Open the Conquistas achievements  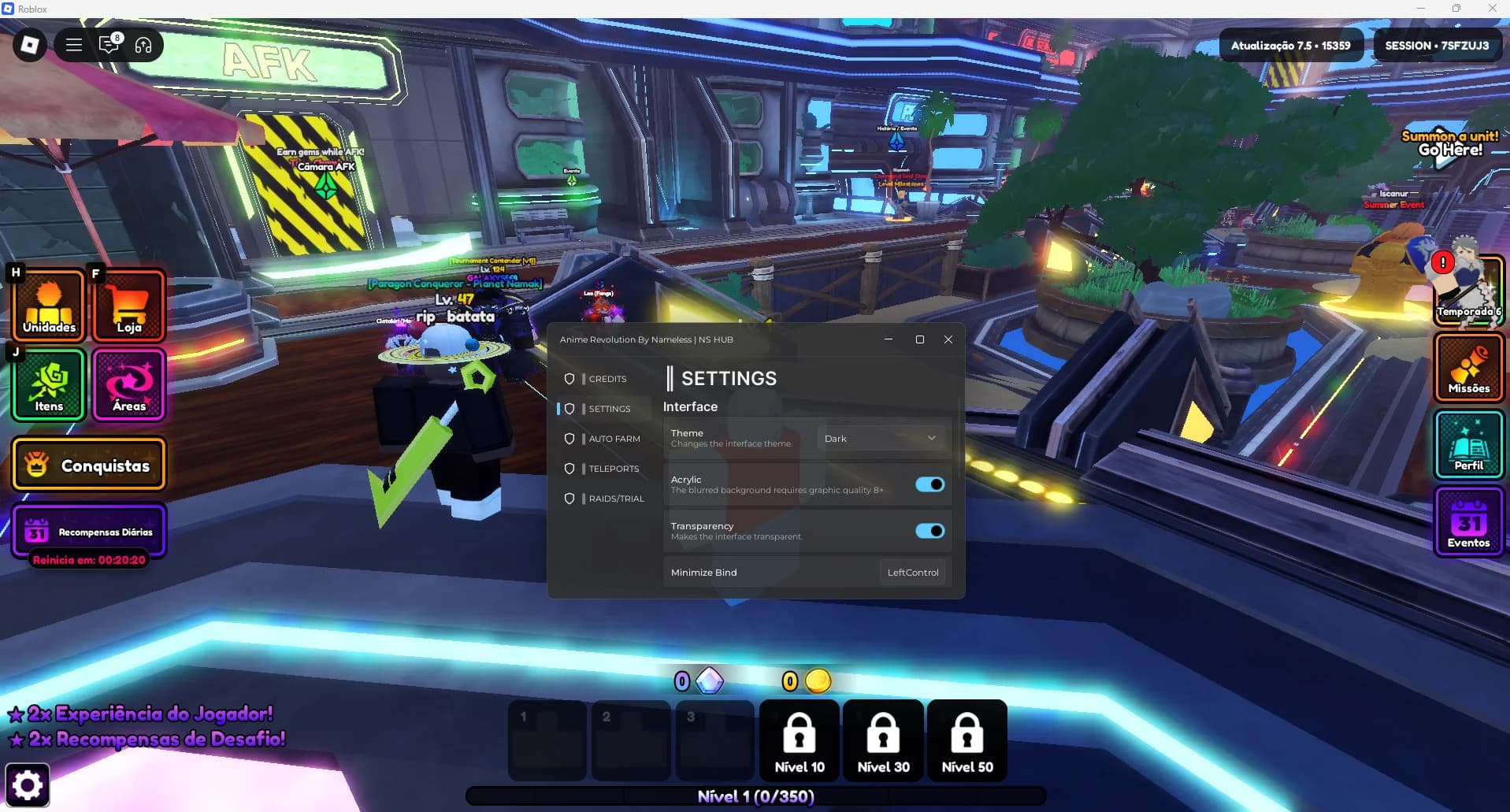coord(89,465)
